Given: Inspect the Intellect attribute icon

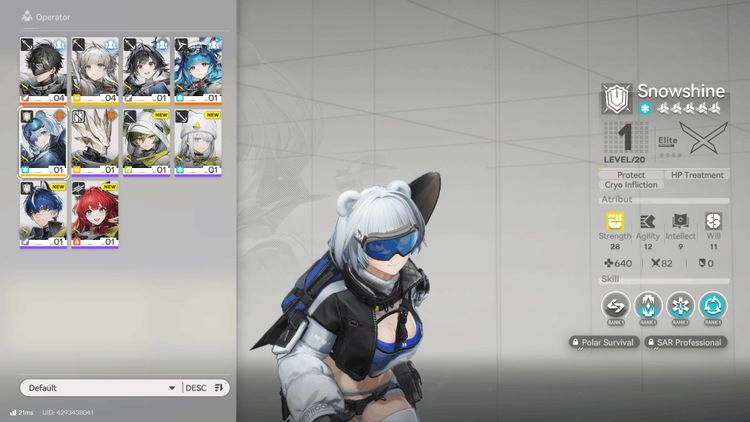Looking at the screenshot, I should (681, 222).
